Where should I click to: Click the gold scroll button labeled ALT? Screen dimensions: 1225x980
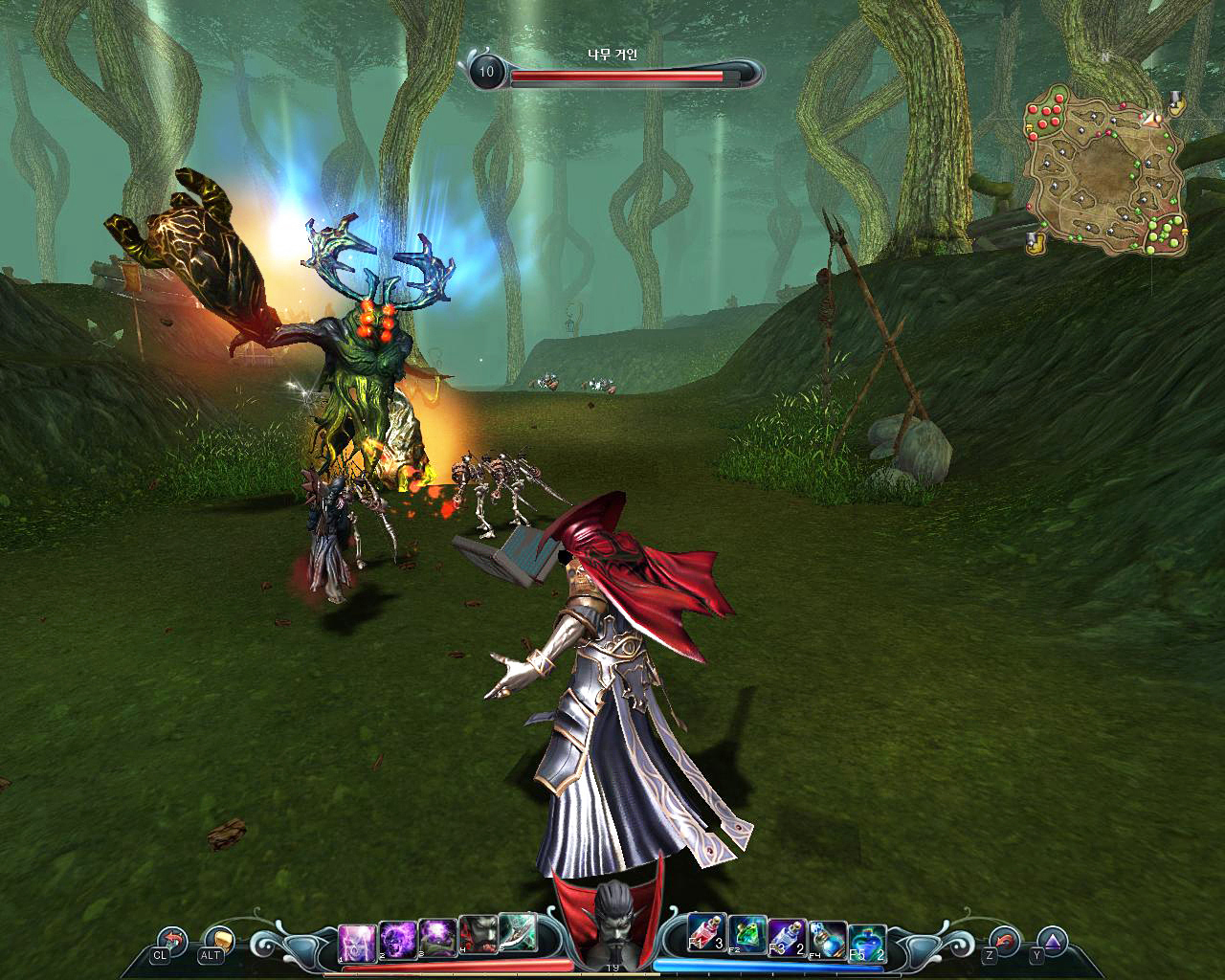click(219, 941)
